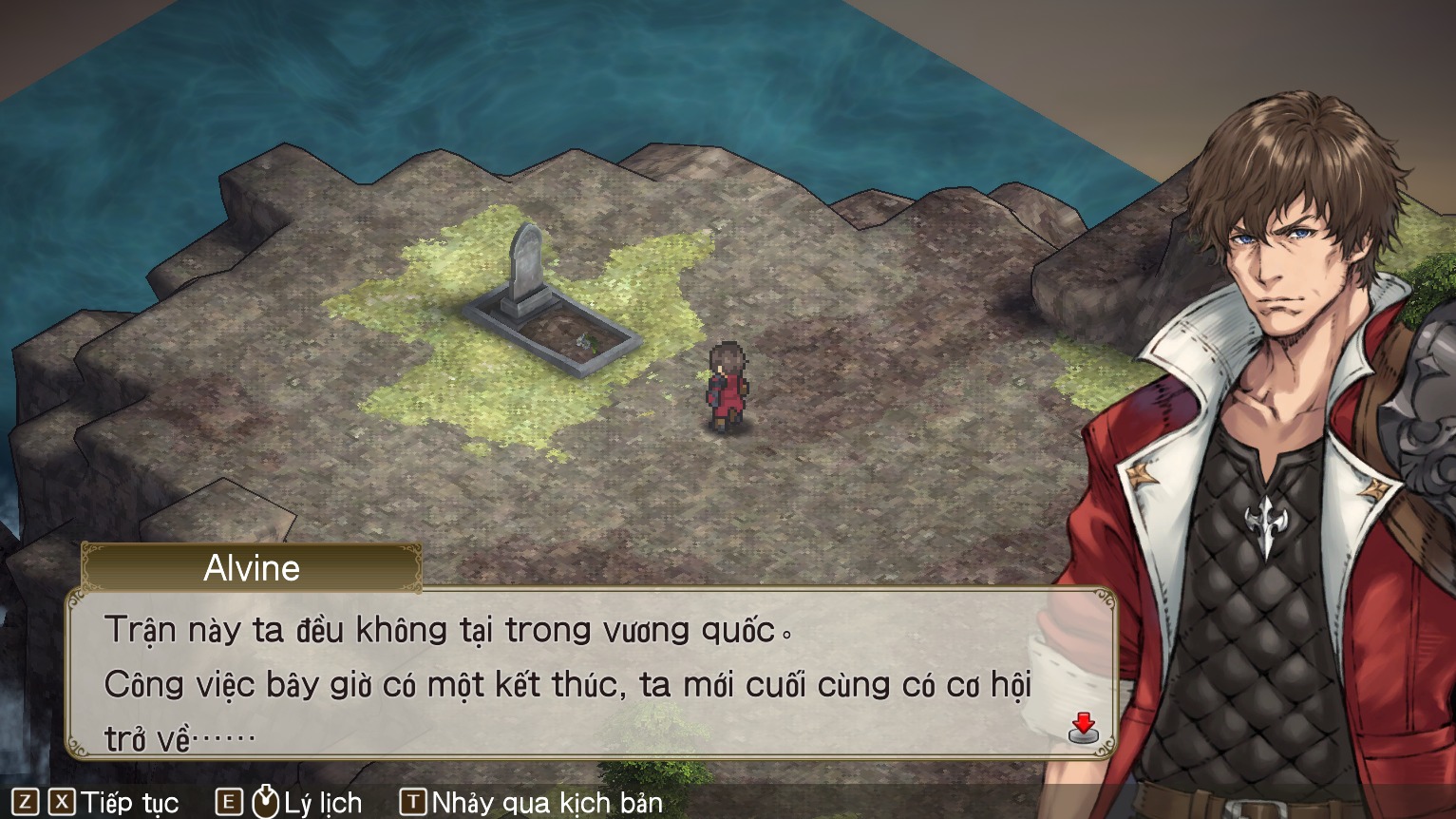Click the T key shortcut icon
The height and width of the screenshot is (819, 1456).
(413, 803)
